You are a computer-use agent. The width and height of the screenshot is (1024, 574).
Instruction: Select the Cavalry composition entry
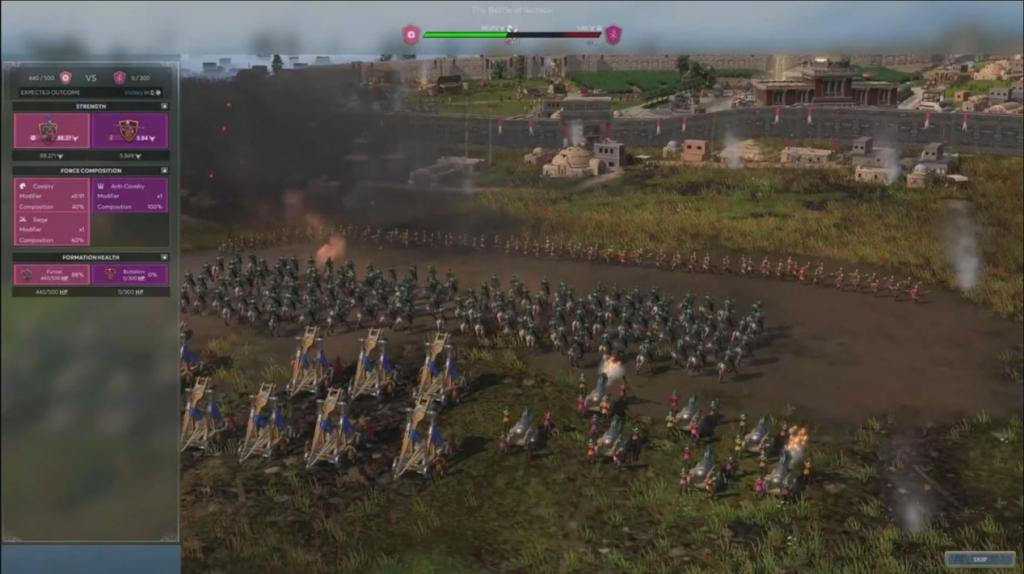point(51,196)
